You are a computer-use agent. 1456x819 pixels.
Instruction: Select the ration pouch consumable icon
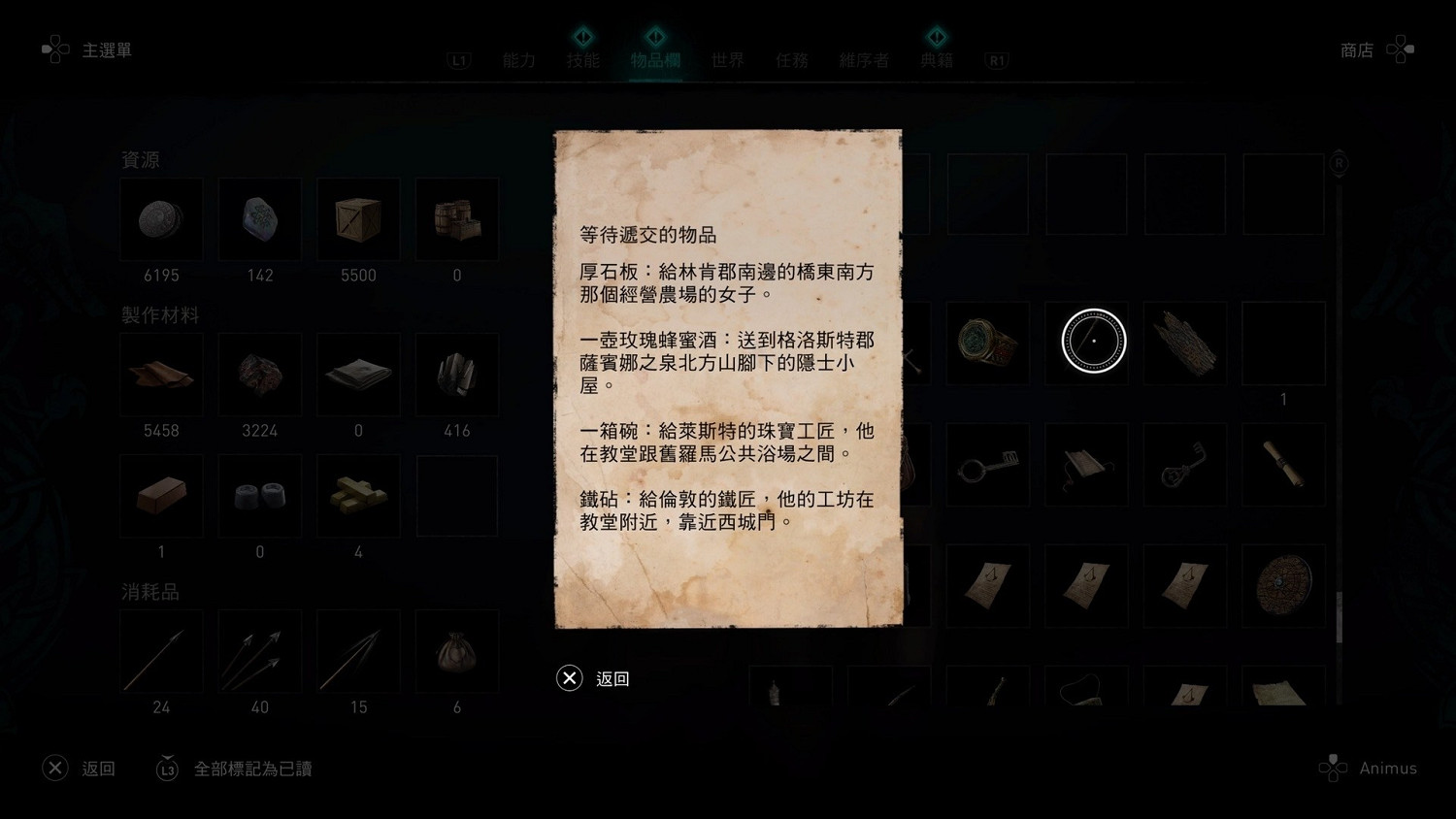pyautogui.click(x=456, y=651)
